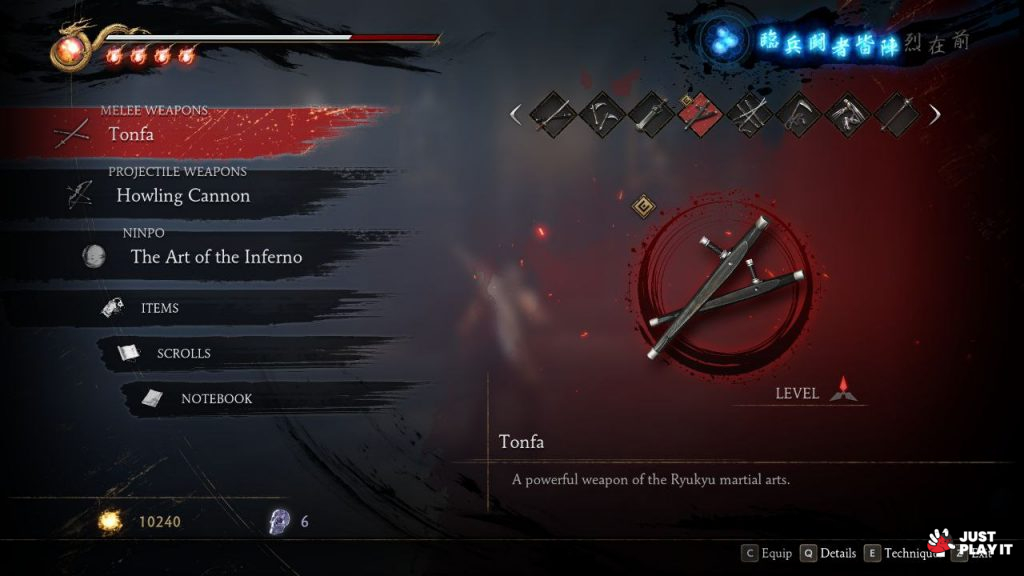Screen dimensions: 1024x576
Task: Choose The Art of the Inferno ninpo entry
Action: point(215,257)
